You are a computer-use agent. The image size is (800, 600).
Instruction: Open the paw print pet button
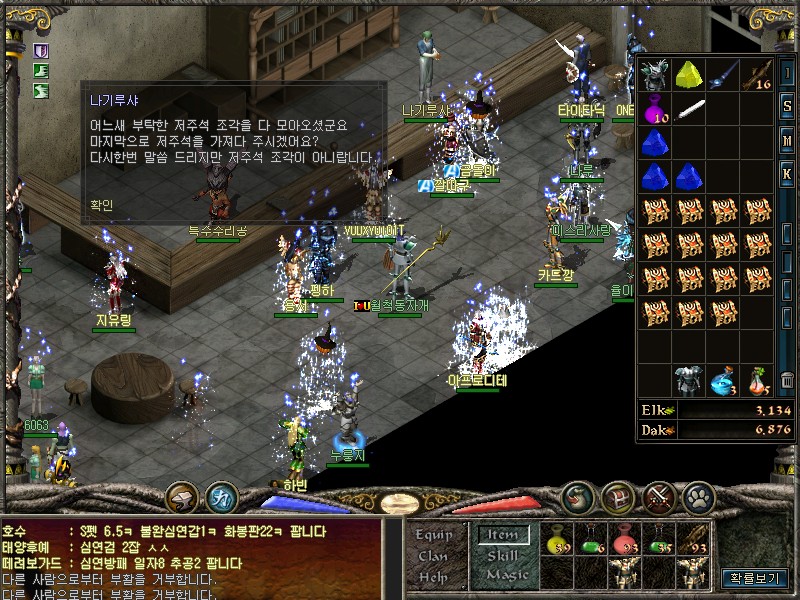pyautogui.click(x=699, y=496)
